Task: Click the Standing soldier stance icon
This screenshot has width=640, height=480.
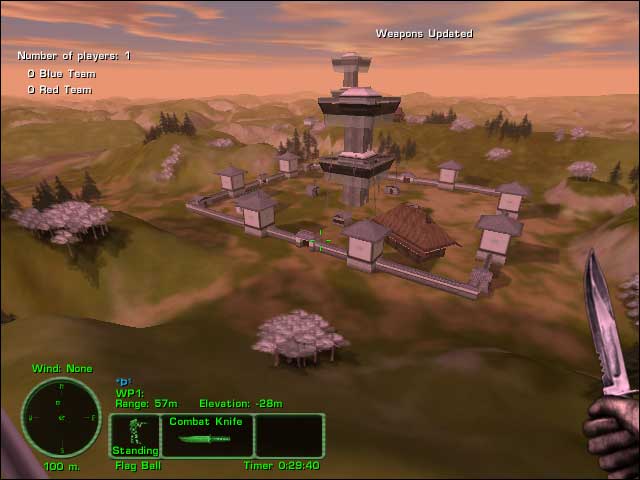Action: [x=135, y=435]
